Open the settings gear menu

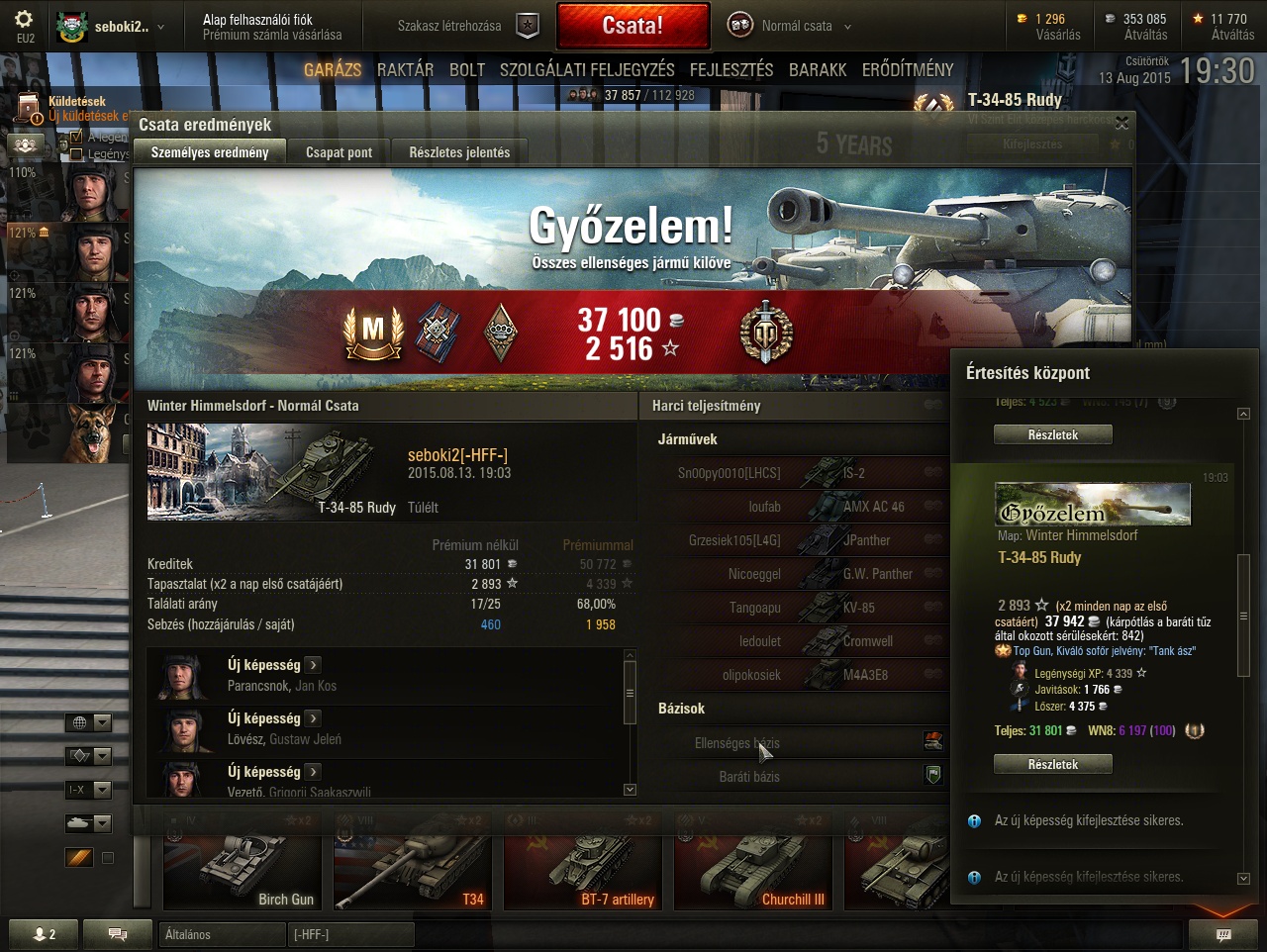pos(25,20)
